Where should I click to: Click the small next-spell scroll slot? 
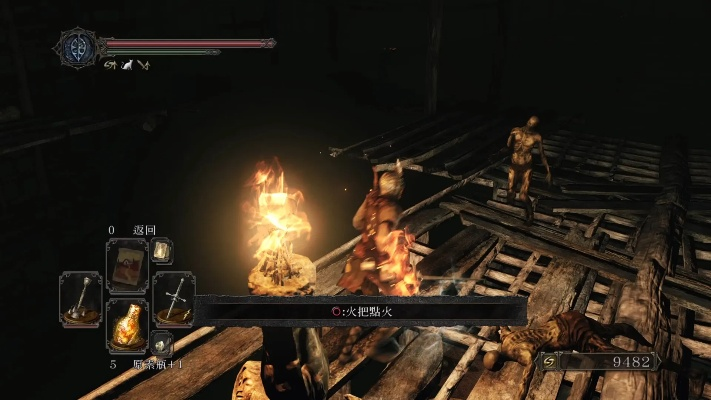coord(161,250)
